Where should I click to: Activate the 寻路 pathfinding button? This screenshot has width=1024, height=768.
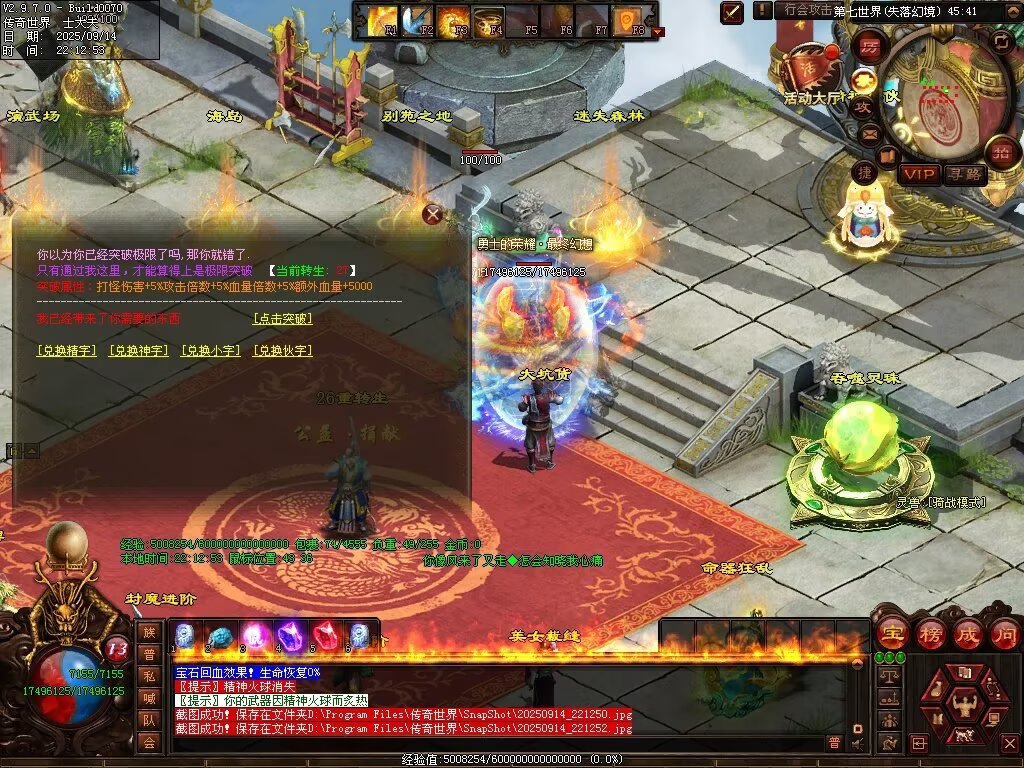pyautogui.click(x=965, y=174)
